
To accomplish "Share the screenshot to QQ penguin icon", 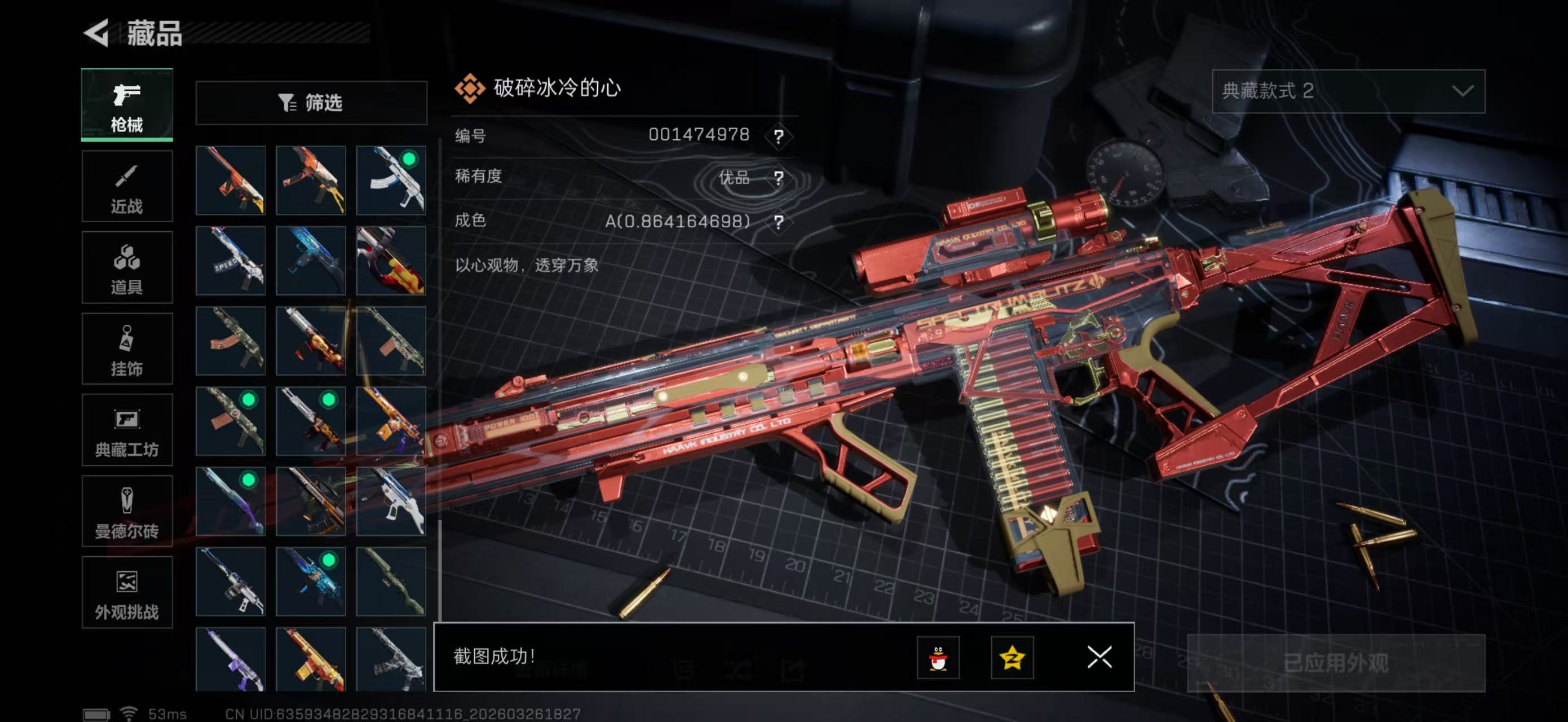I will pos(938,657).
